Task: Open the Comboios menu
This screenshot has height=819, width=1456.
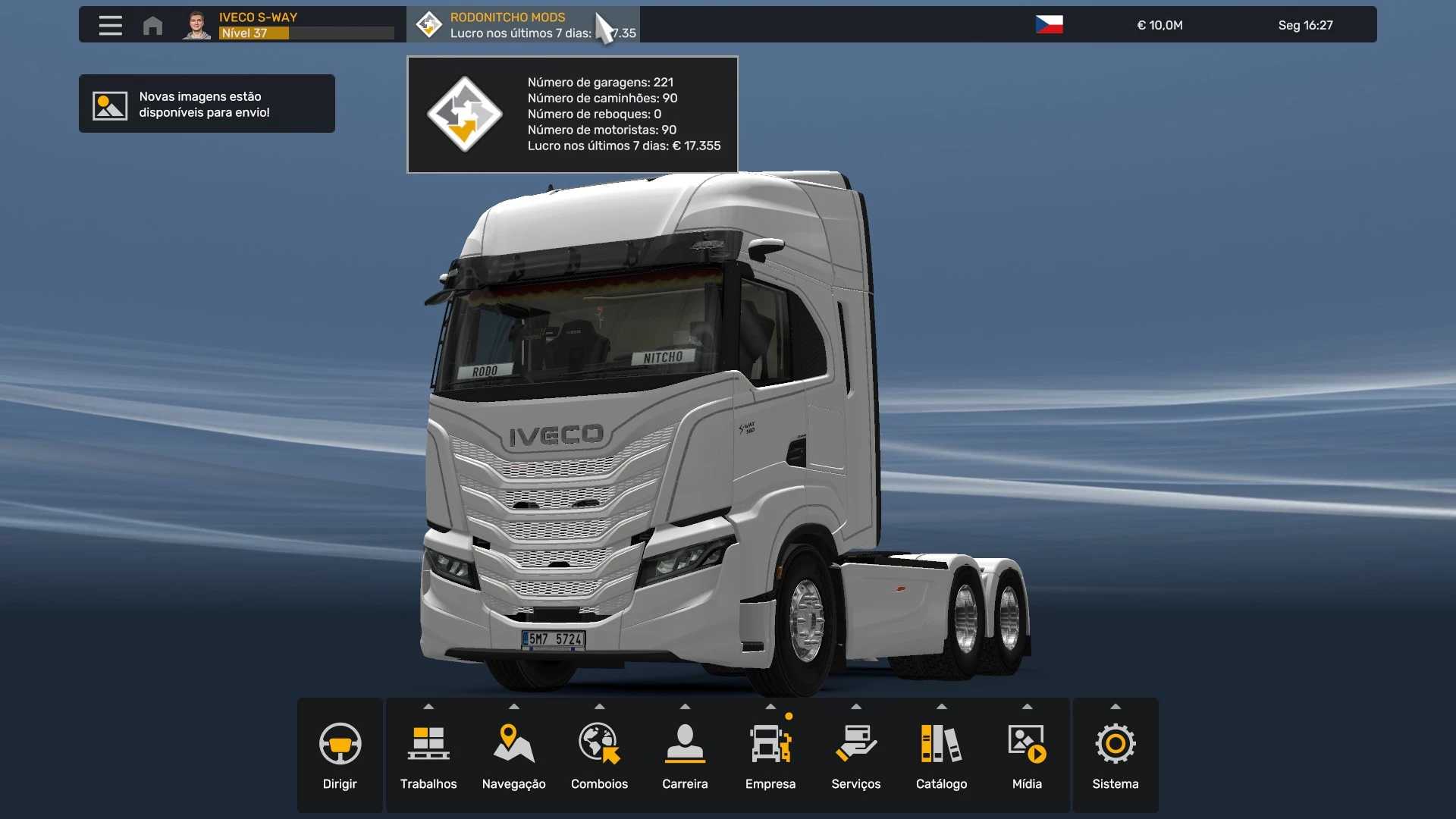Action: 599,755
